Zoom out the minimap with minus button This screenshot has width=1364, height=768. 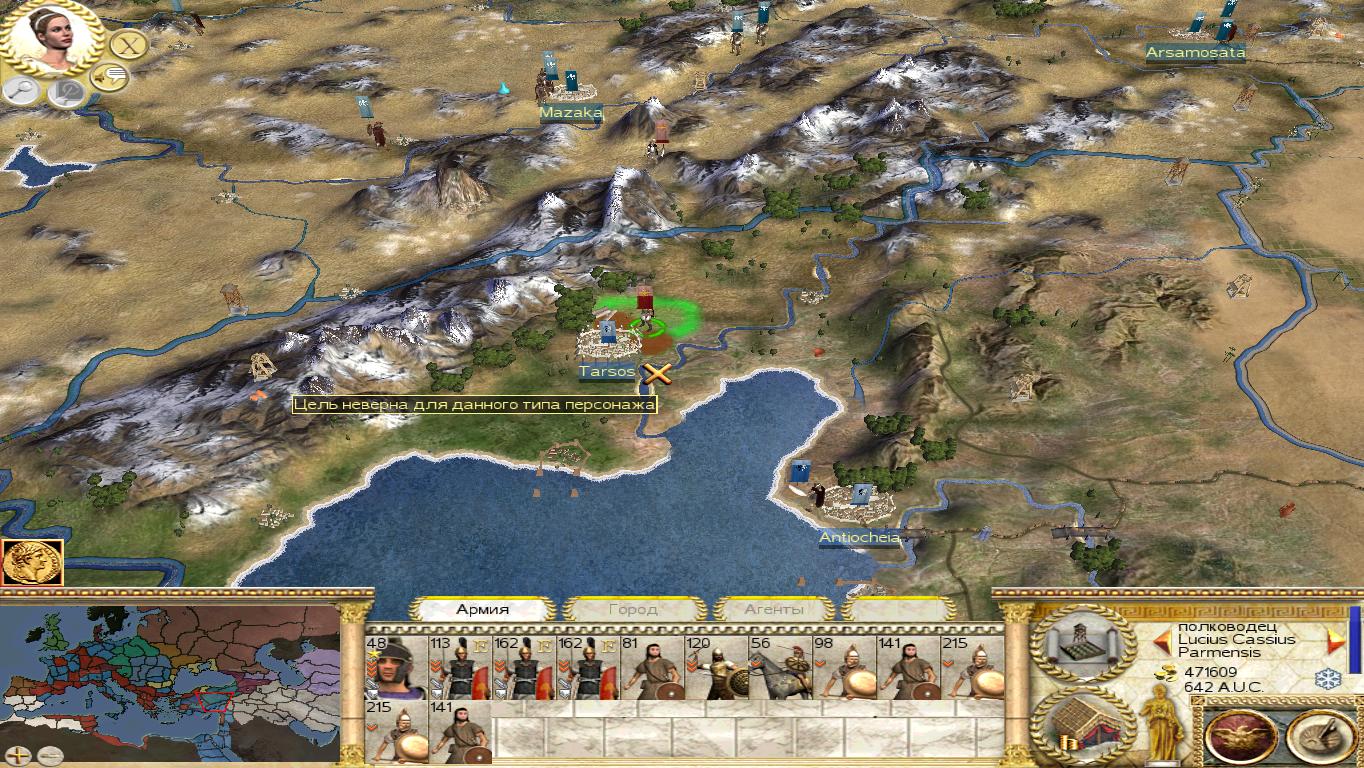point(49,756)
